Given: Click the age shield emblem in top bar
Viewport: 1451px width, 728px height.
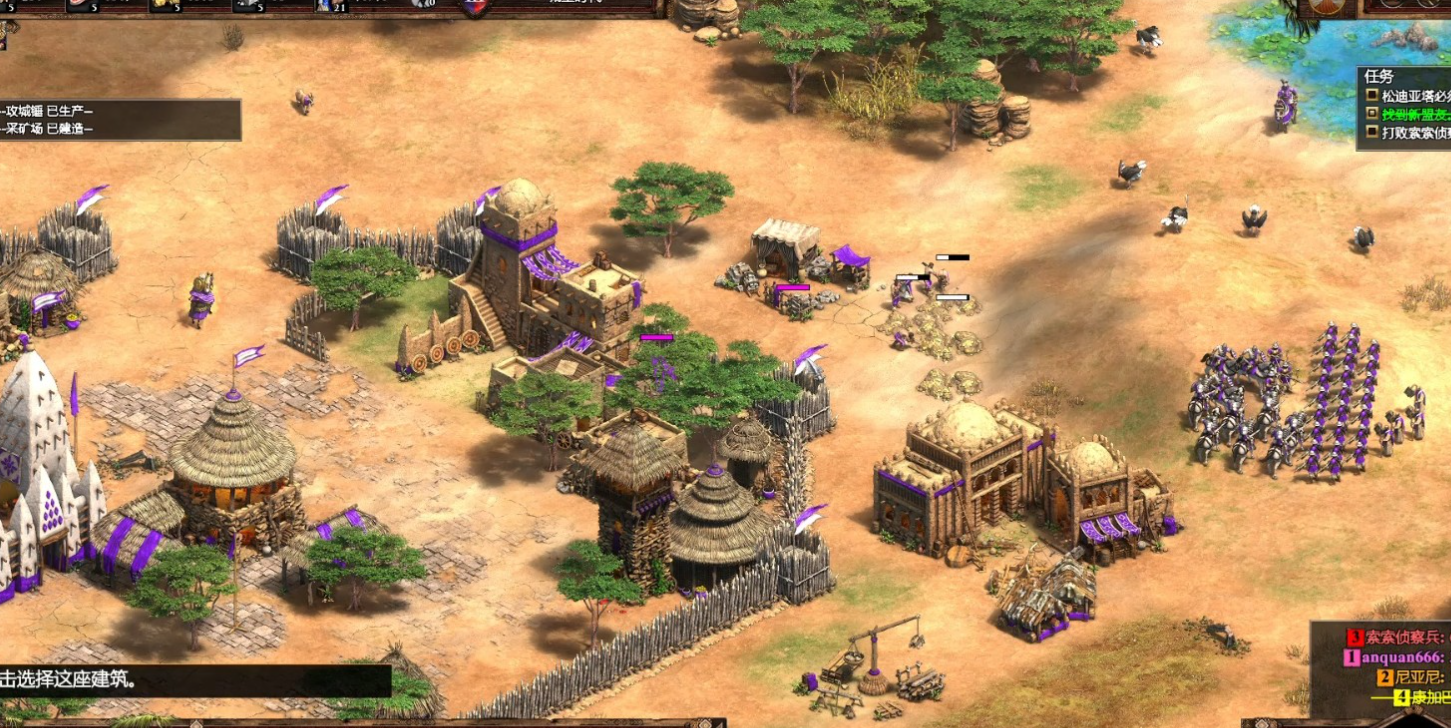Looking at the screenshot, I should pyautogui.click(x=476, y=6).
